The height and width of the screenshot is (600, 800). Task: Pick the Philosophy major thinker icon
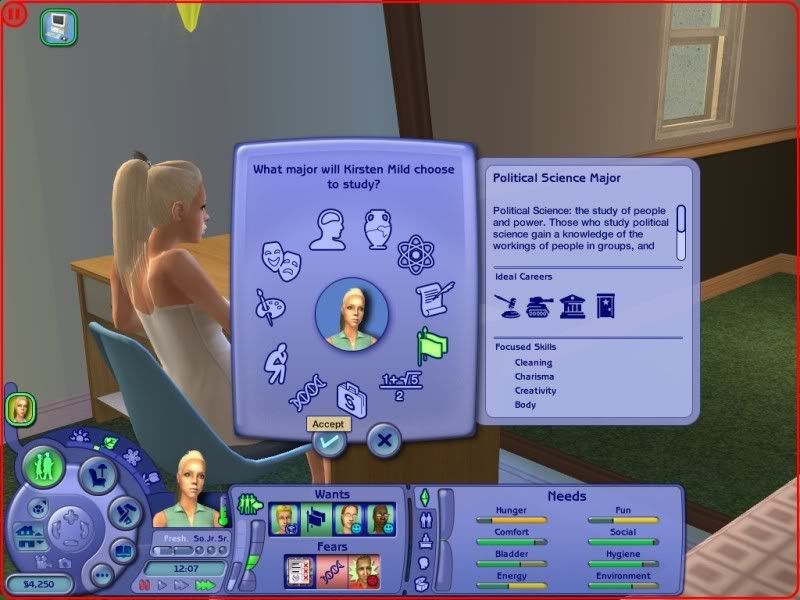276,362
